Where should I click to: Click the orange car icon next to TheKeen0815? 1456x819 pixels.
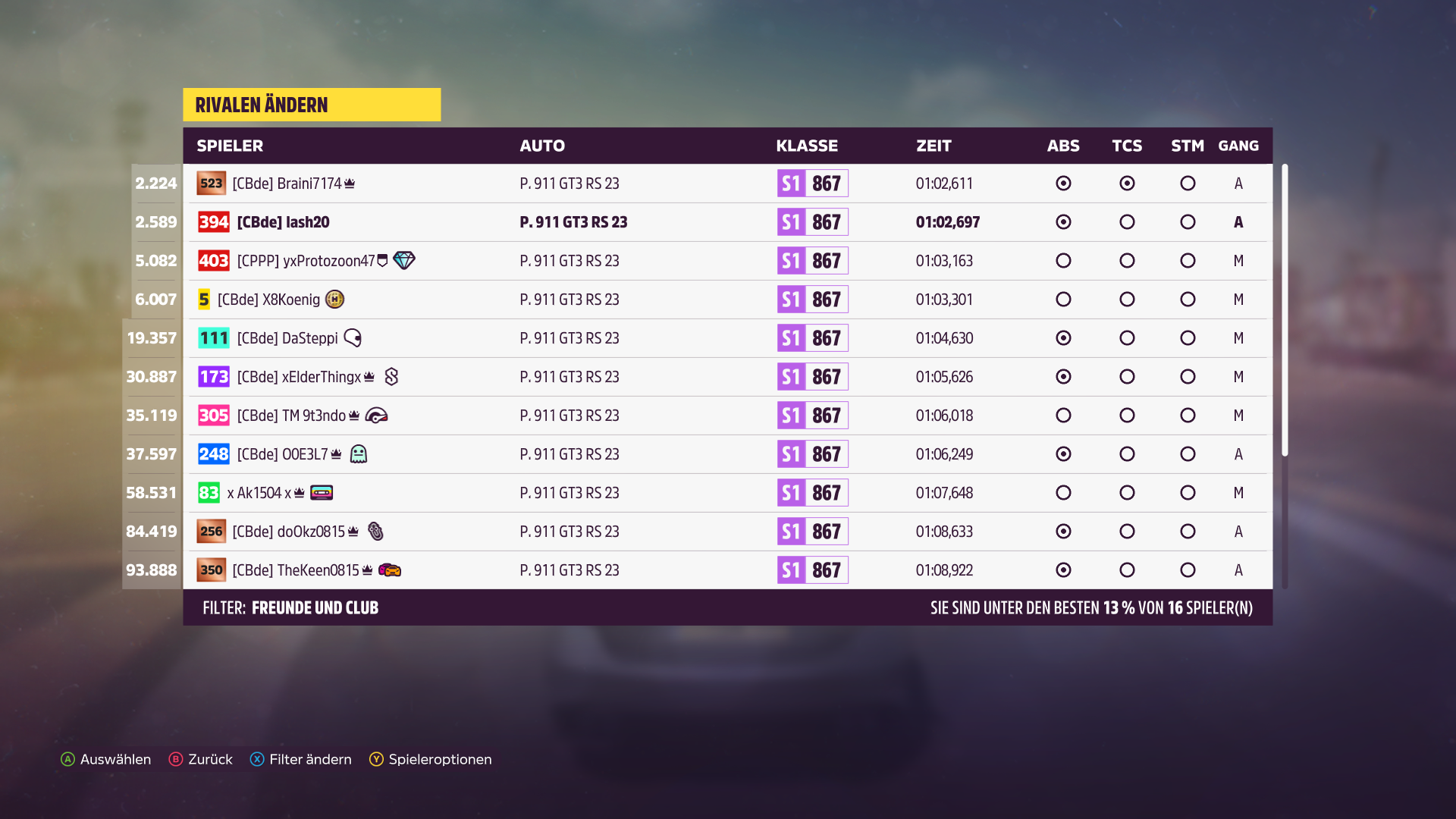click(389, 570)
